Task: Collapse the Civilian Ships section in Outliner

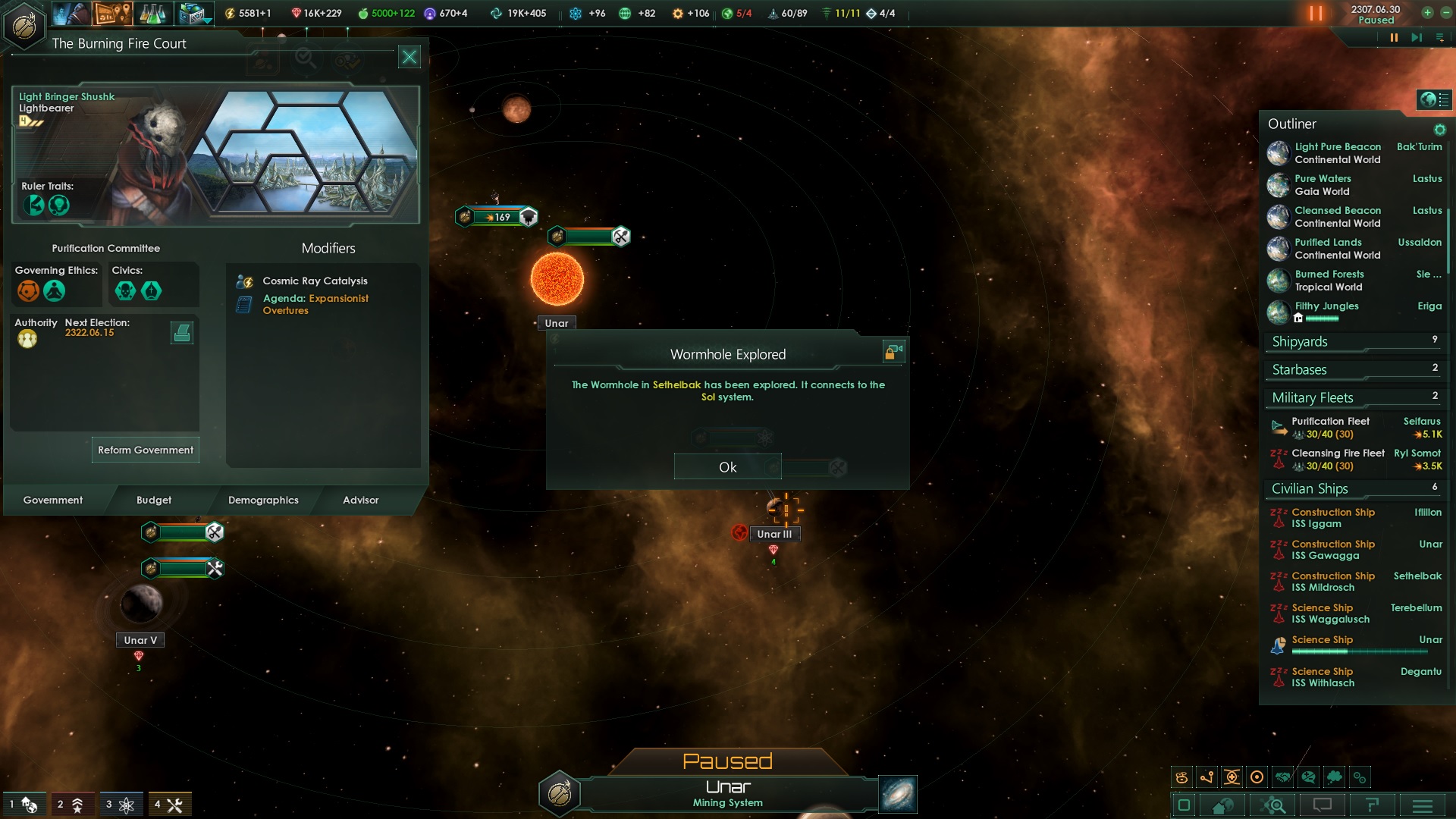Action: pos(1310,488)
